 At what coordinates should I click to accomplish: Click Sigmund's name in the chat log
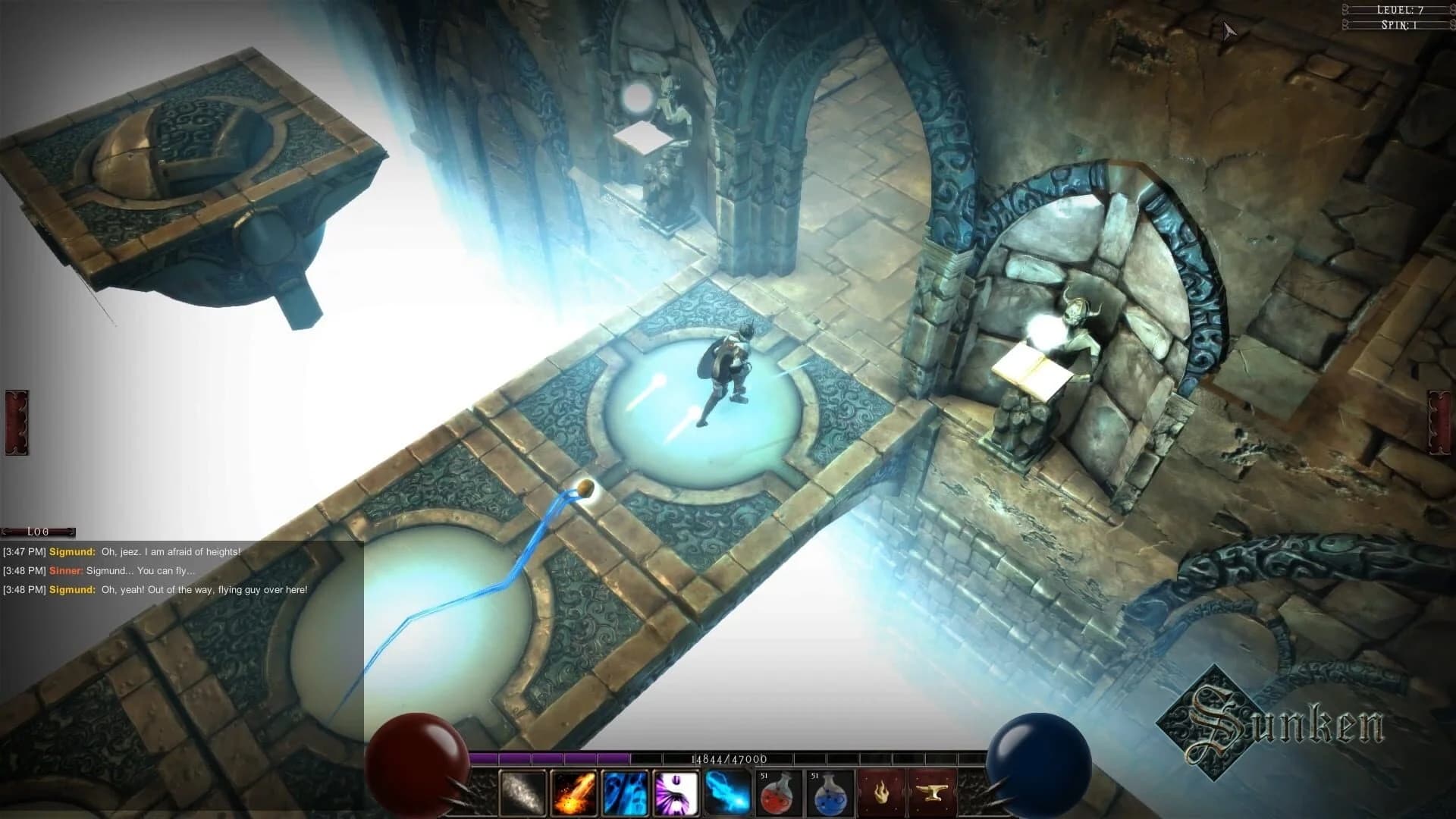(x=71, y=552)
